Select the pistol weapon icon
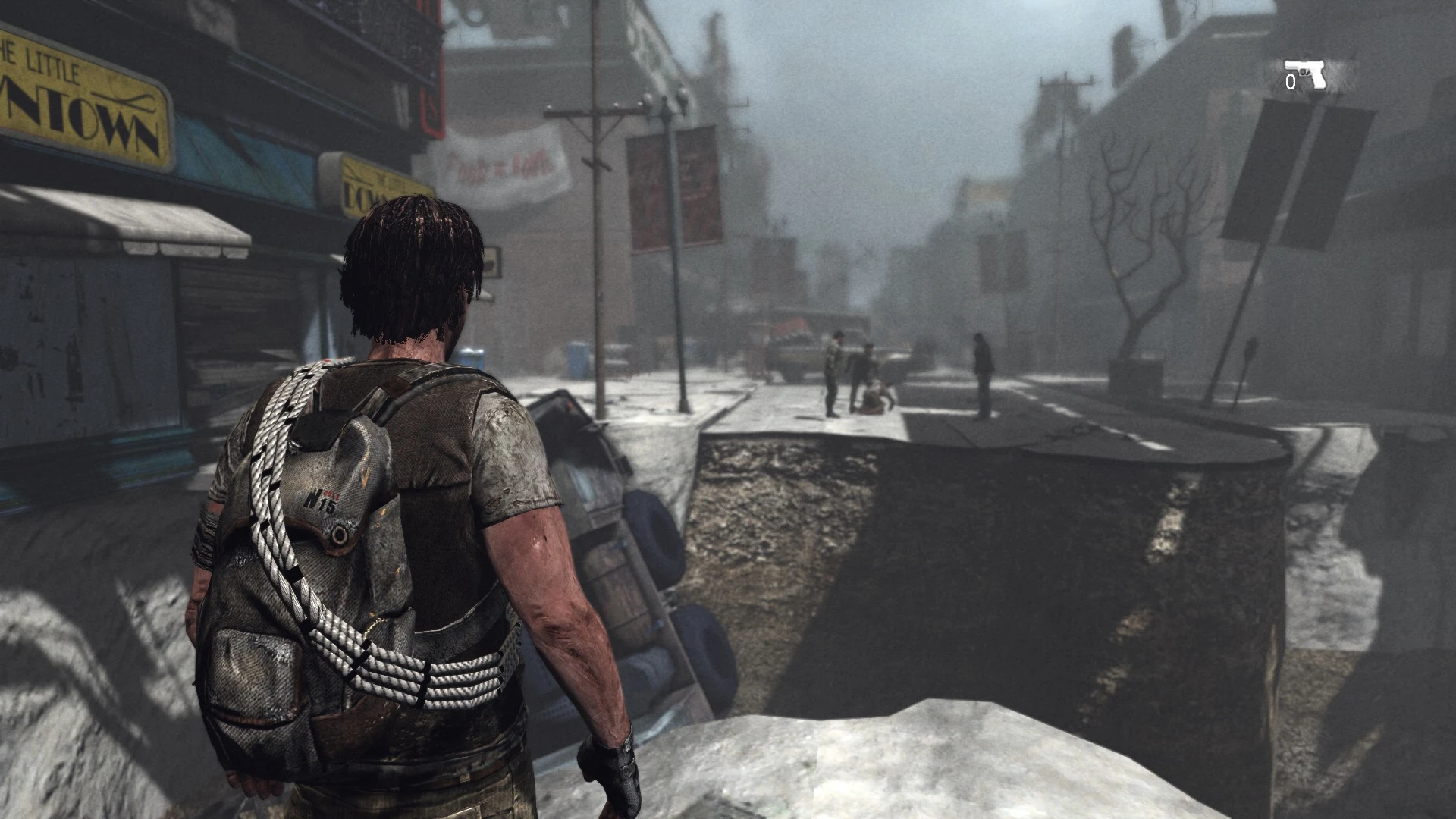Viewport: 1456px width, 819px height. pos(1306,74)
